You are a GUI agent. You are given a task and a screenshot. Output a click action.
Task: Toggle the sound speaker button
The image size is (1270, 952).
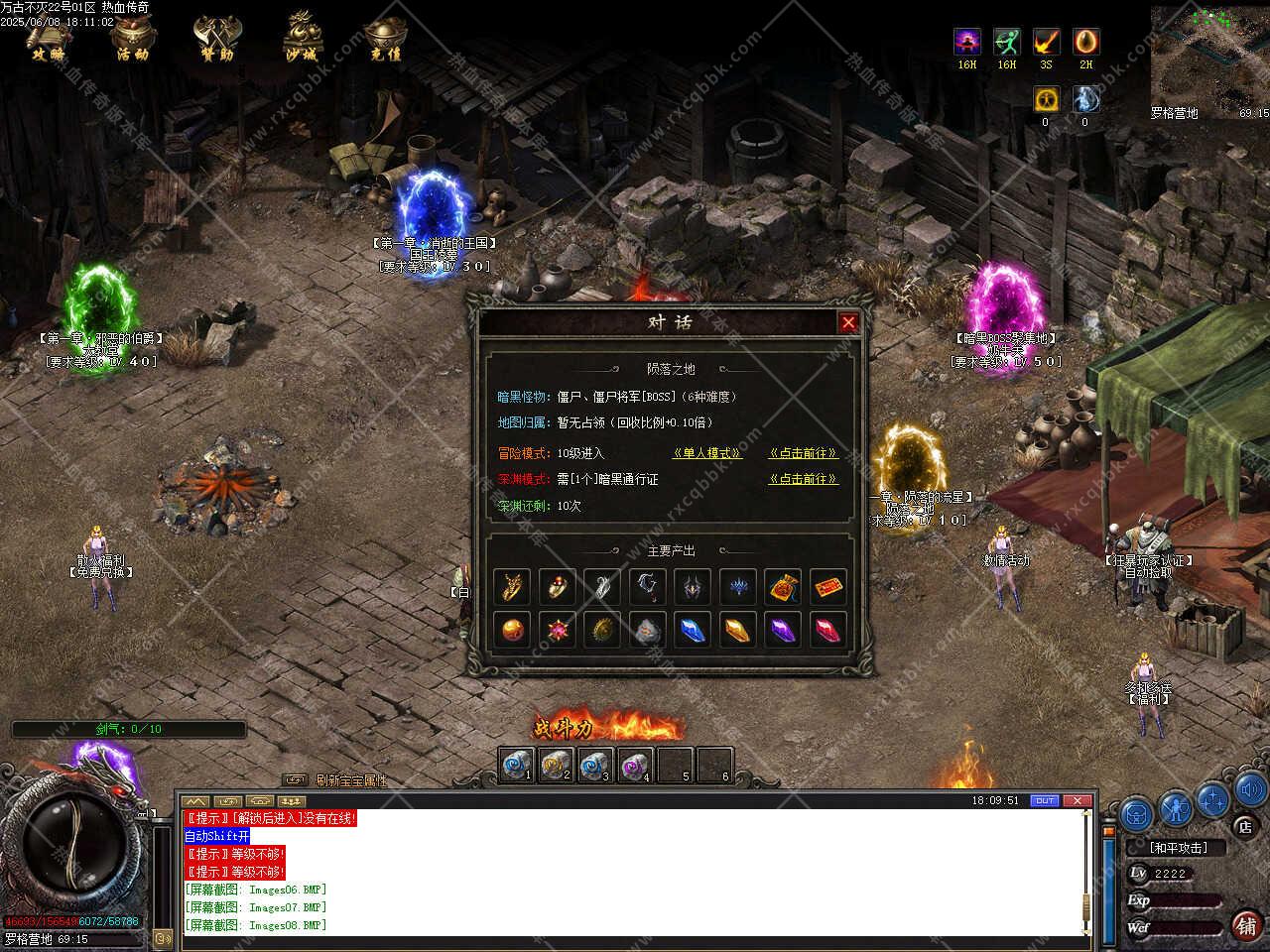tap(1249, 791)
